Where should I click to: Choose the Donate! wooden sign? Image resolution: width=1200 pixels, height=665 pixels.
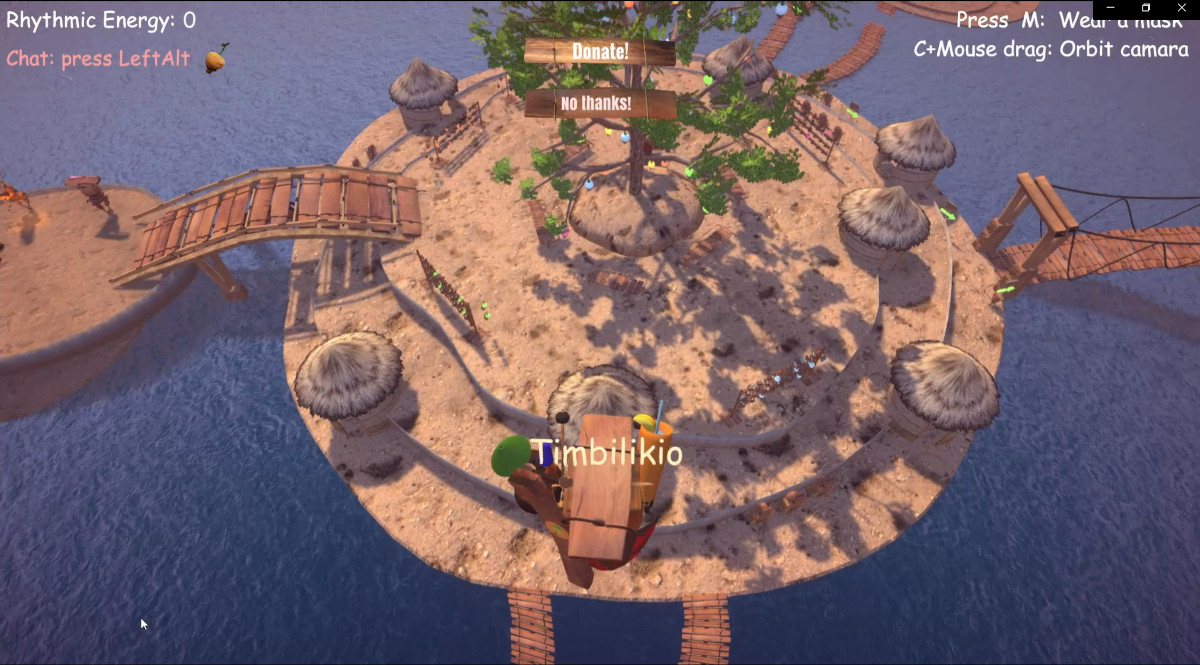600,51
